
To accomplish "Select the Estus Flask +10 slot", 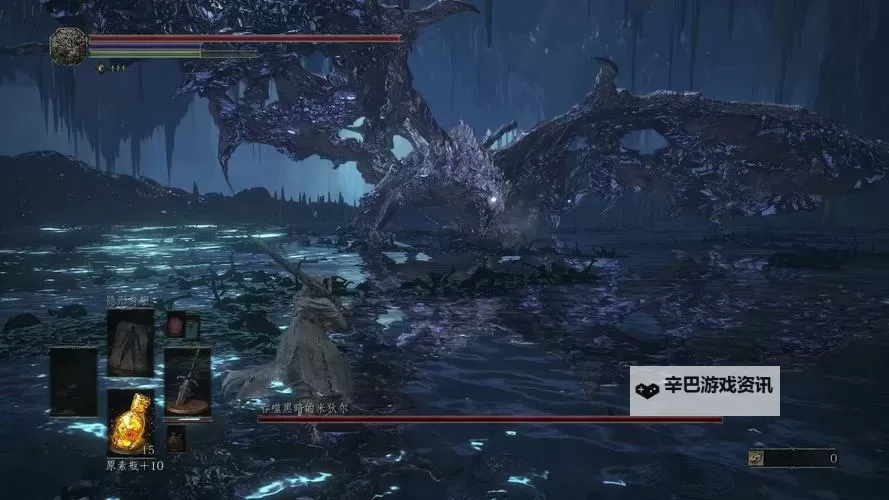I will click(131, 421).
